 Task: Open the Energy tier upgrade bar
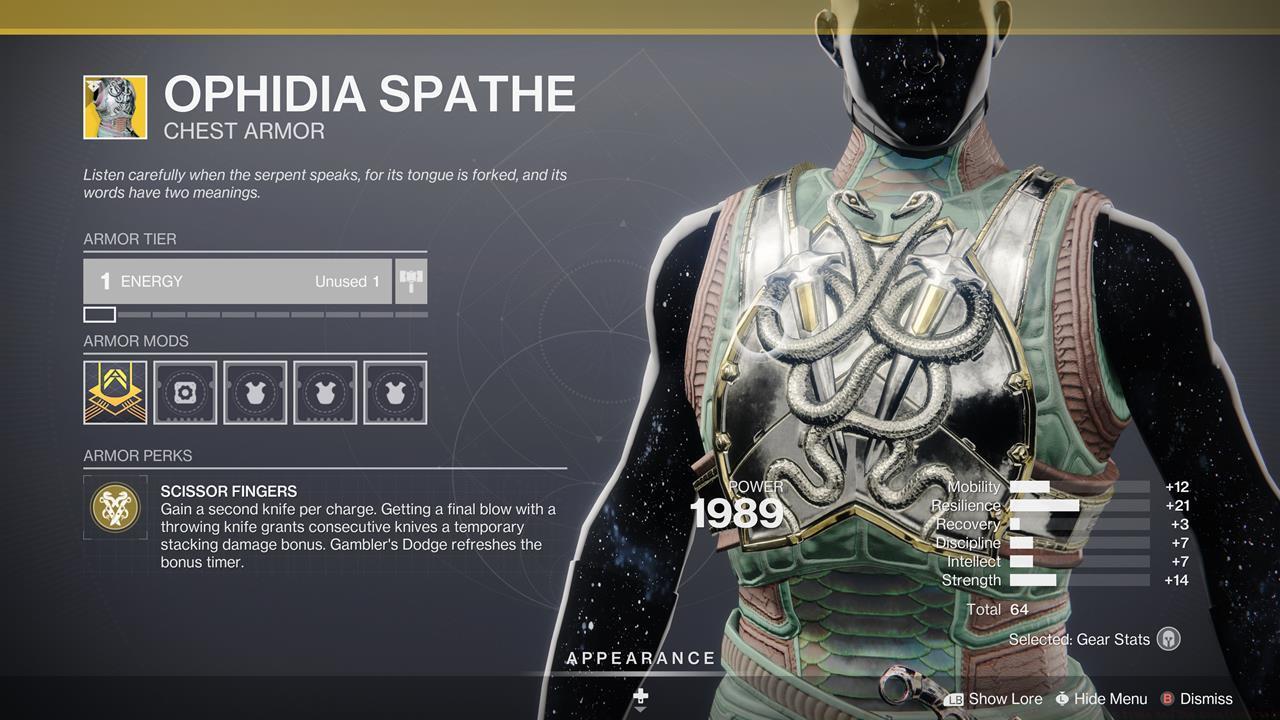(x=237, y=281)
